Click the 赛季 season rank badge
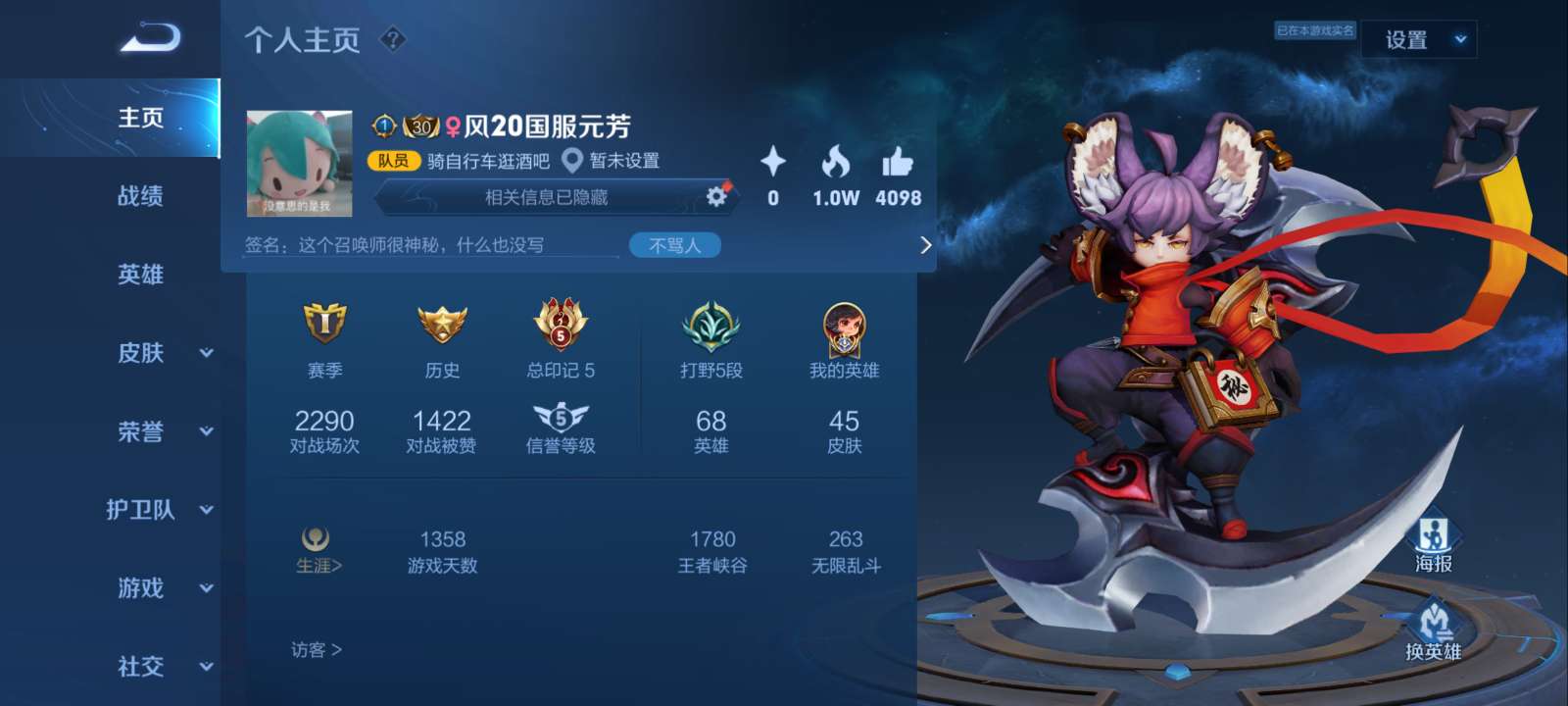 coord(324,326)
